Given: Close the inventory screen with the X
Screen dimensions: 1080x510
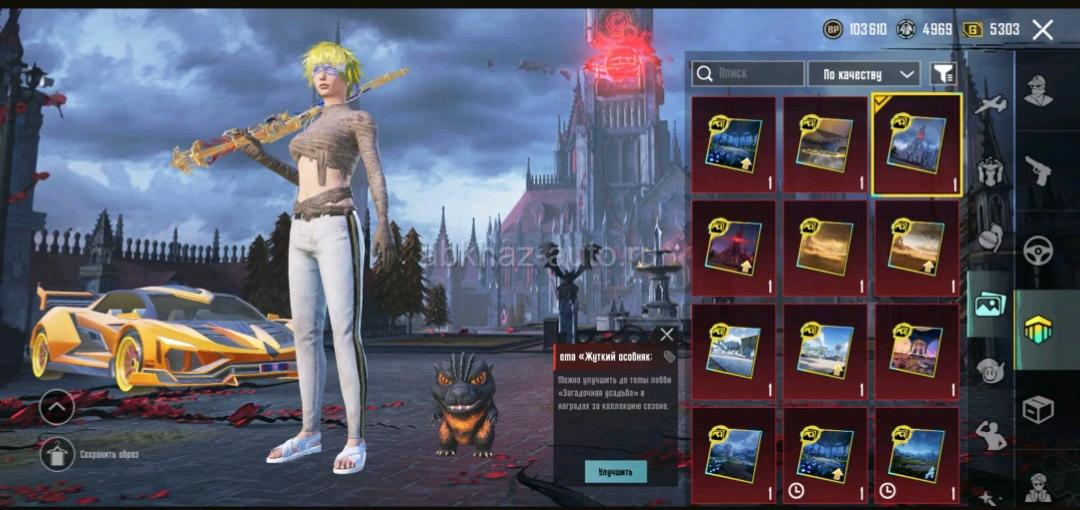Looking at the screenshot, I should (1042, 30).
